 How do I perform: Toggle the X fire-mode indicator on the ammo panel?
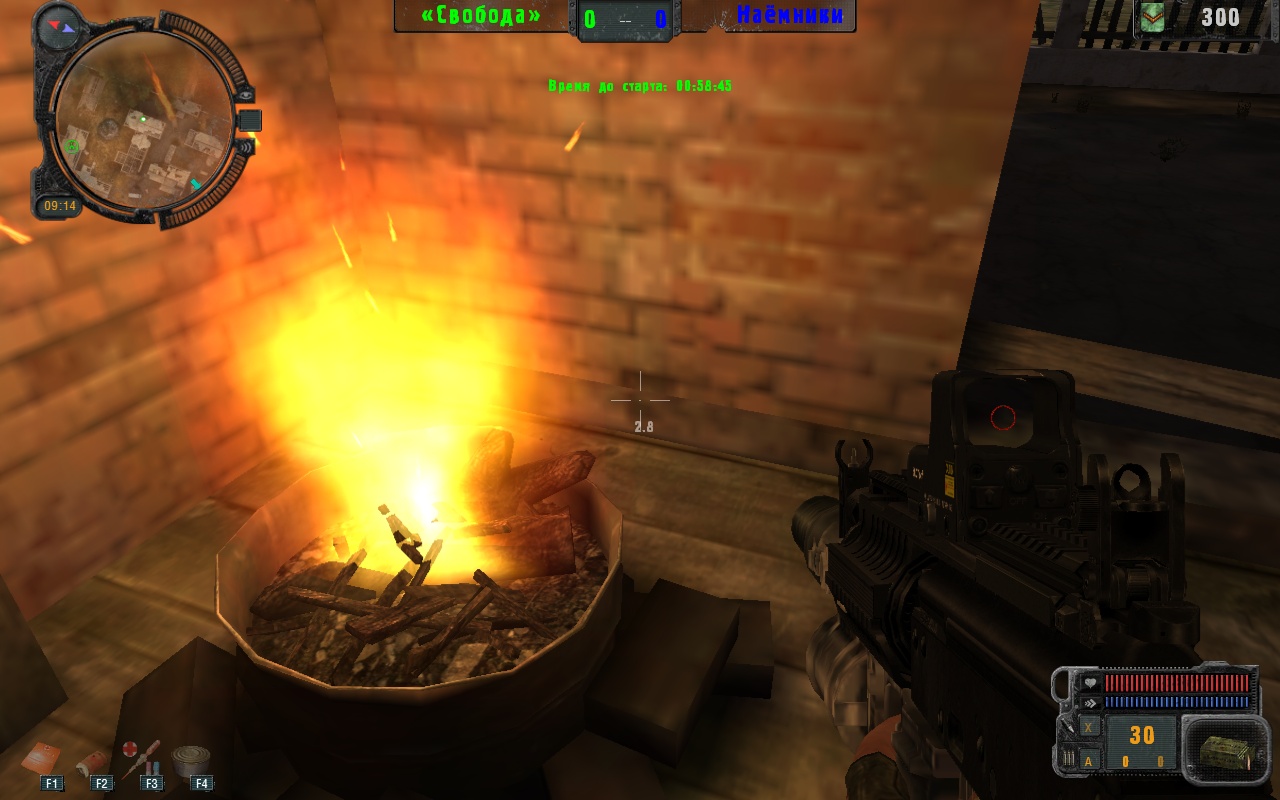click(x=1088, y=728)
